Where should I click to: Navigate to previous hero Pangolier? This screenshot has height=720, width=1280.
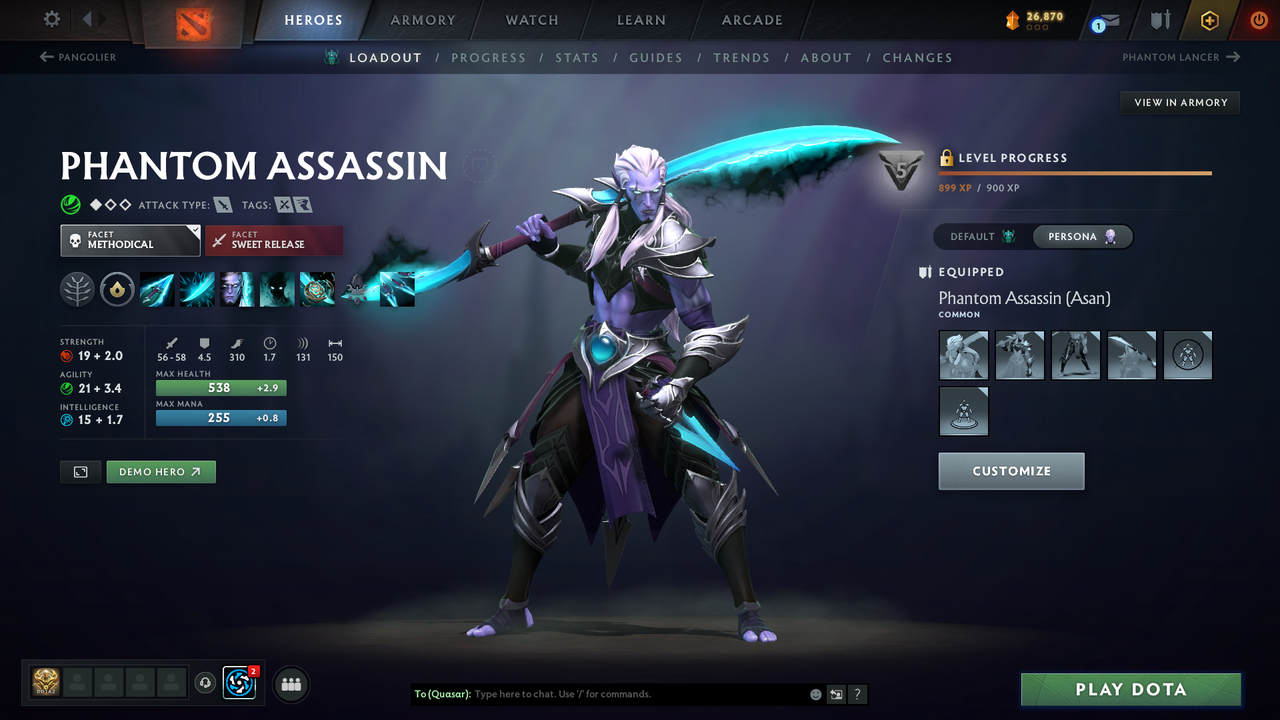77,57
